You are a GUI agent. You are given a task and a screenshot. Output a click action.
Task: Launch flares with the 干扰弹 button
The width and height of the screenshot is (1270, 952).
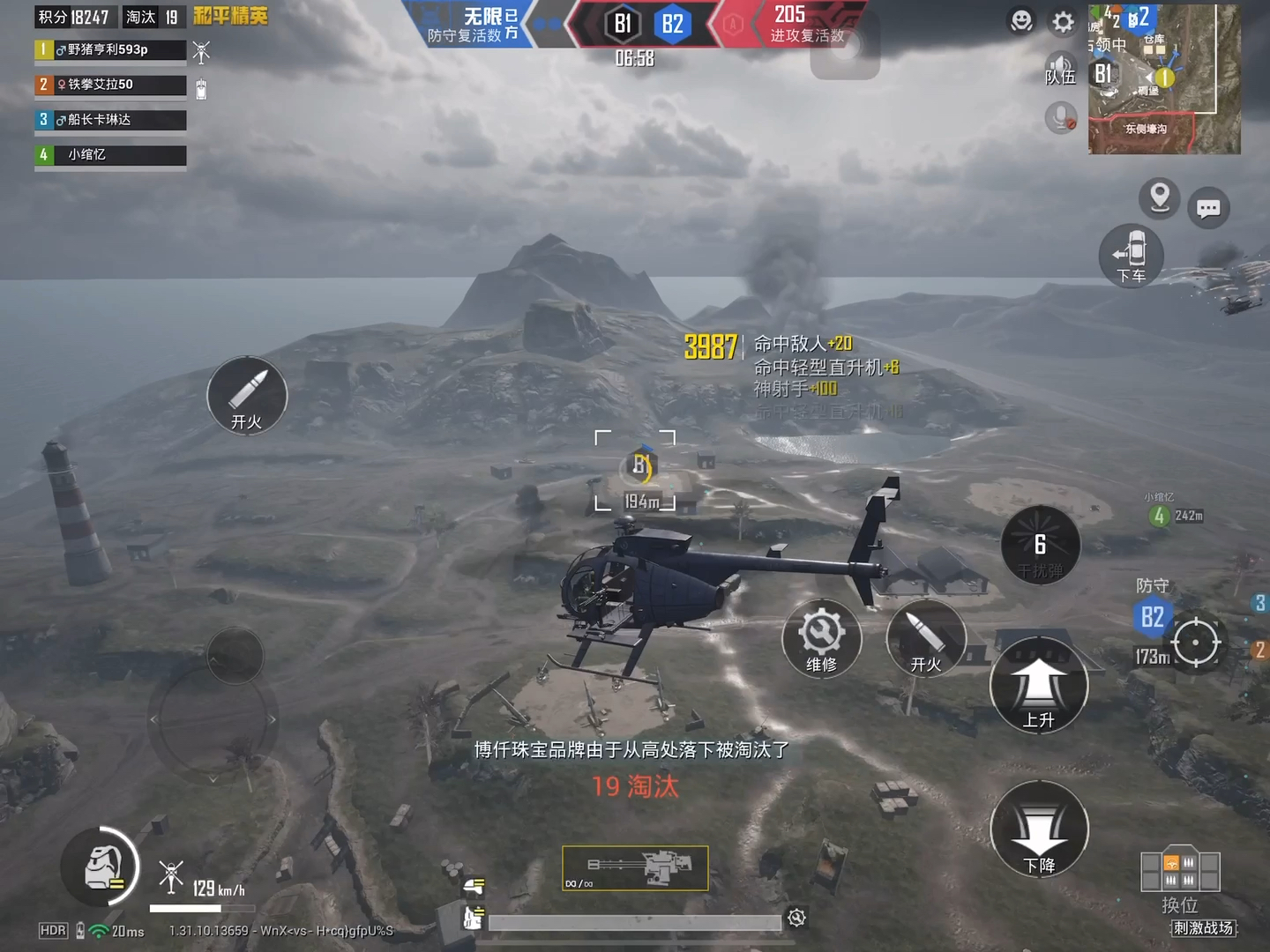(1041, 546)
